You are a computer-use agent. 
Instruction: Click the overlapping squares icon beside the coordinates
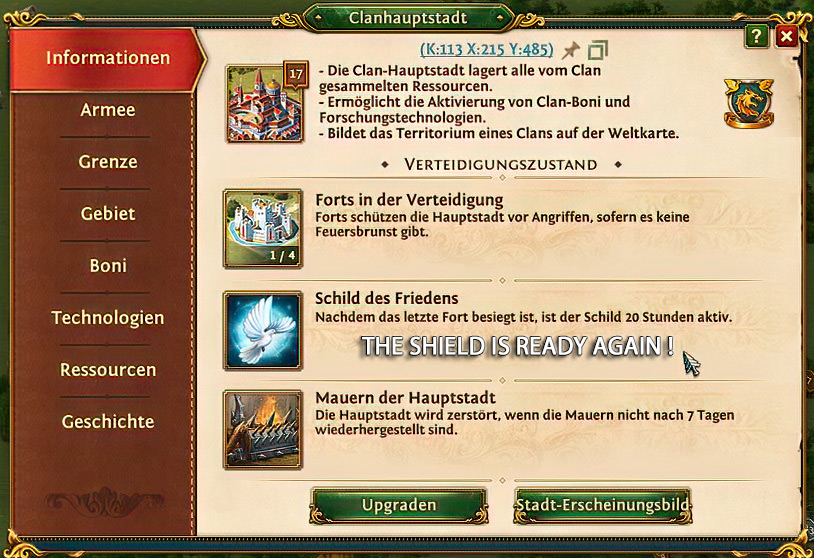tap(598, 50)
